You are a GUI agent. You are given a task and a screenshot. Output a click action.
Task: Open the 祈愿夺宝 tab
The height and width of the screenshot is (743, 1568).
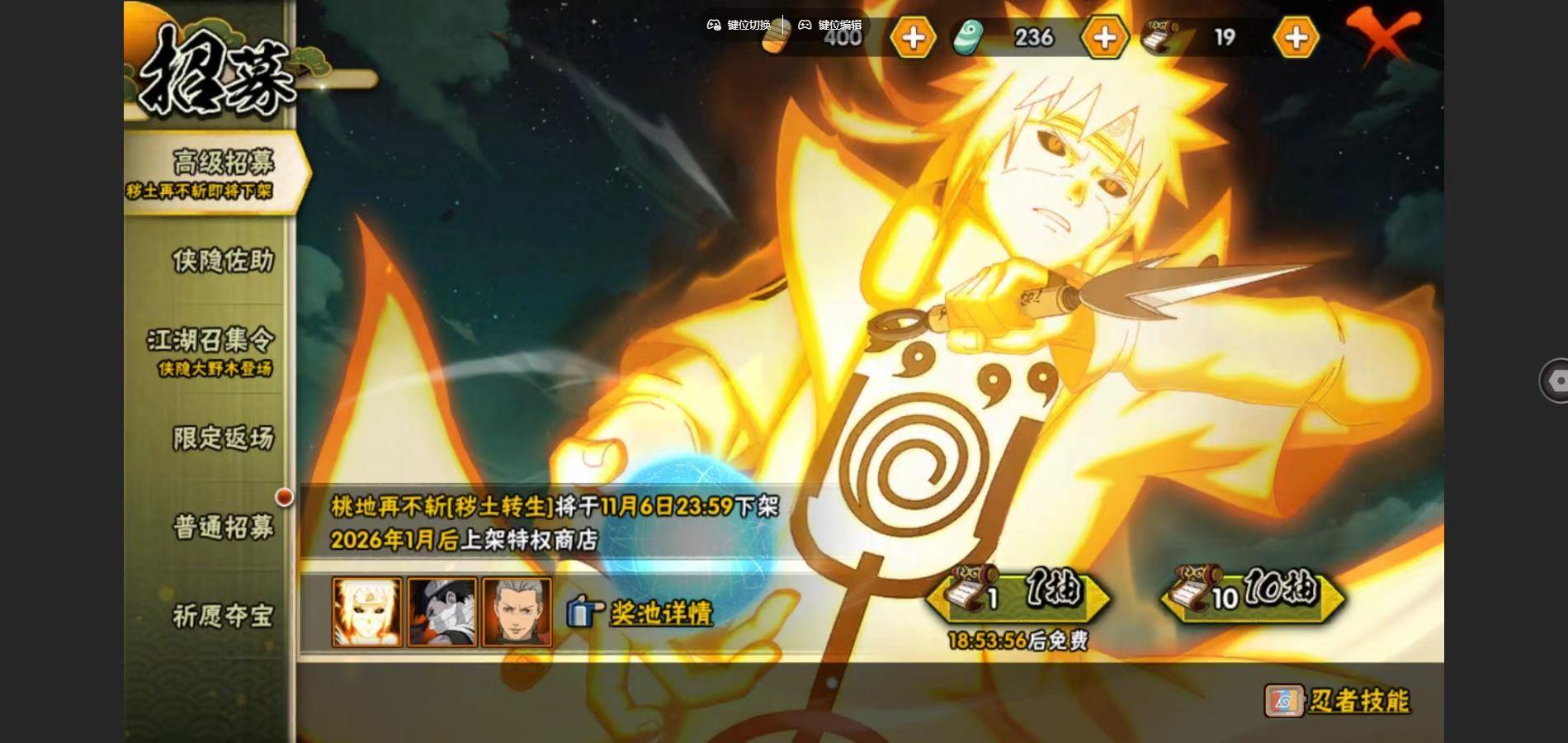[x=222, y=616]
